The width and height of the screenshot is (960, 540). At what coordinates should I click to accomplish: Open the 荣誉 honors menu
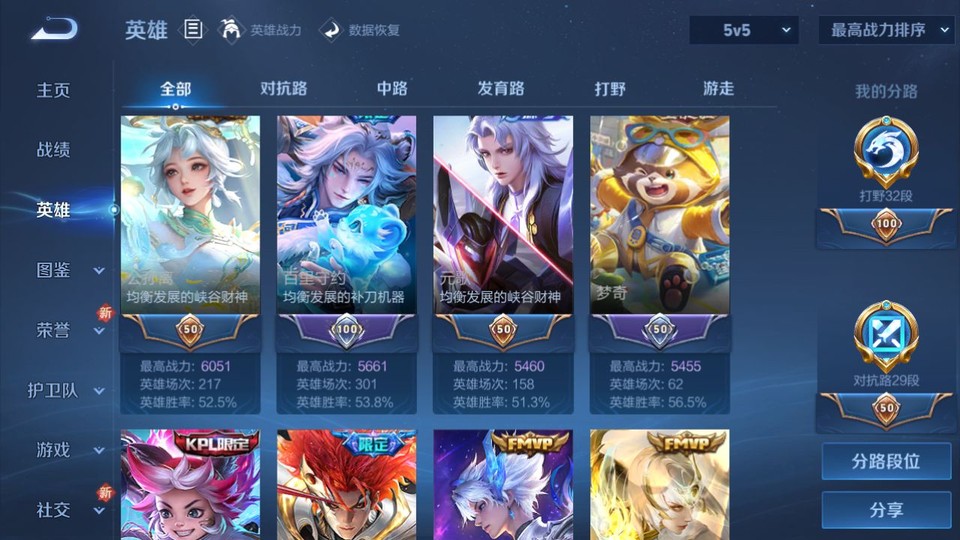66,330
